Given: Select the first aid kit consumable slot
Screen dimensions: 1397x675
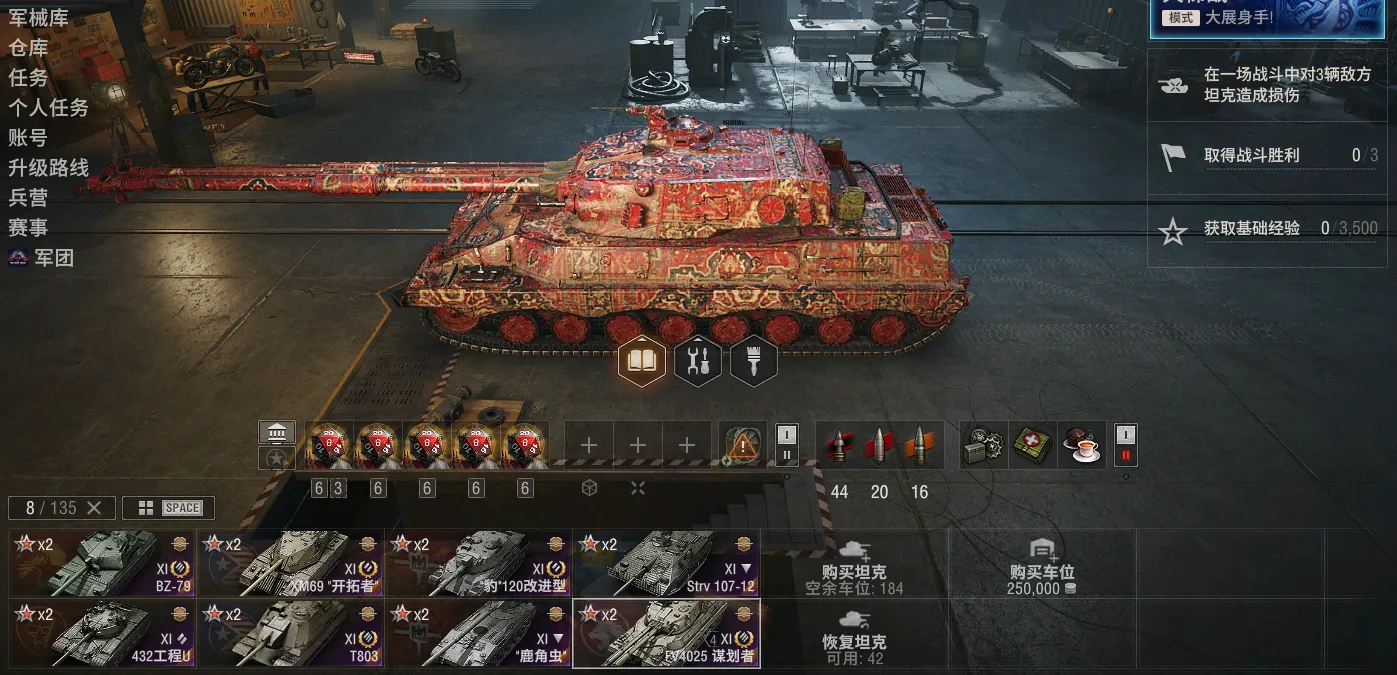Looking at the screenshot, I should pyautogui.click(x=1033, y=445).
